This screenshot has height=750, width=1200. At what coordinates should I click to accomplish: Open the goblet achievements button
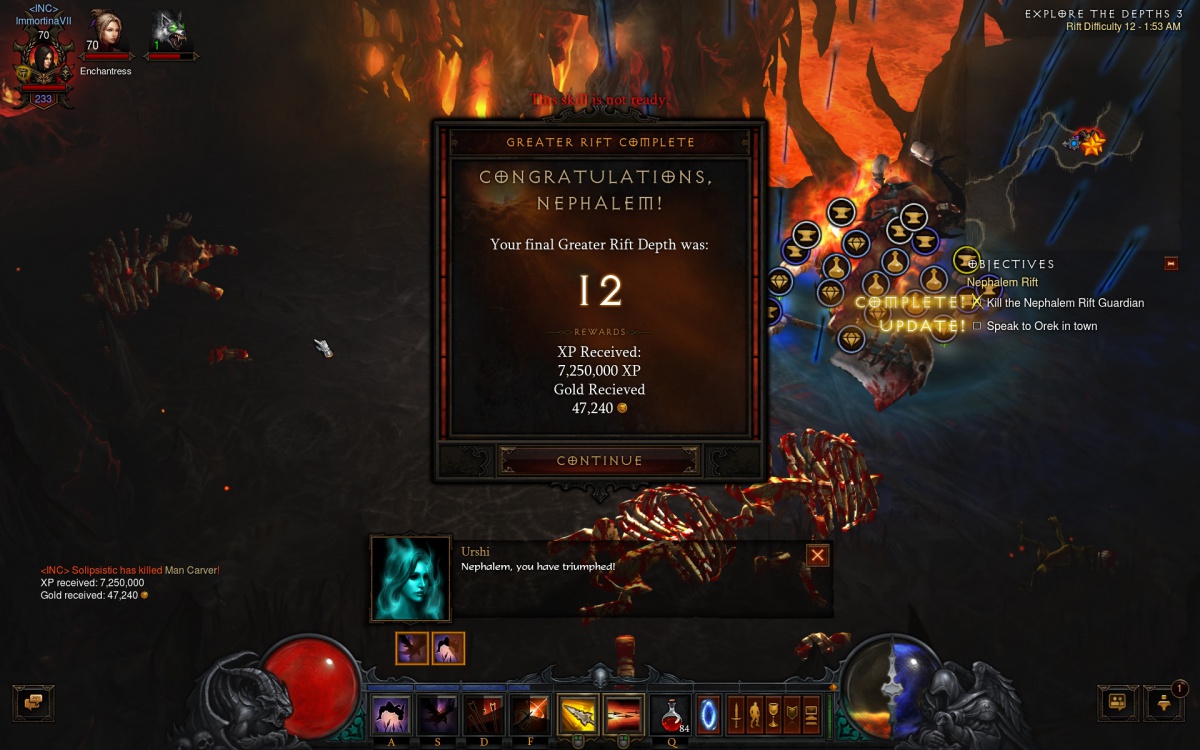773,716
